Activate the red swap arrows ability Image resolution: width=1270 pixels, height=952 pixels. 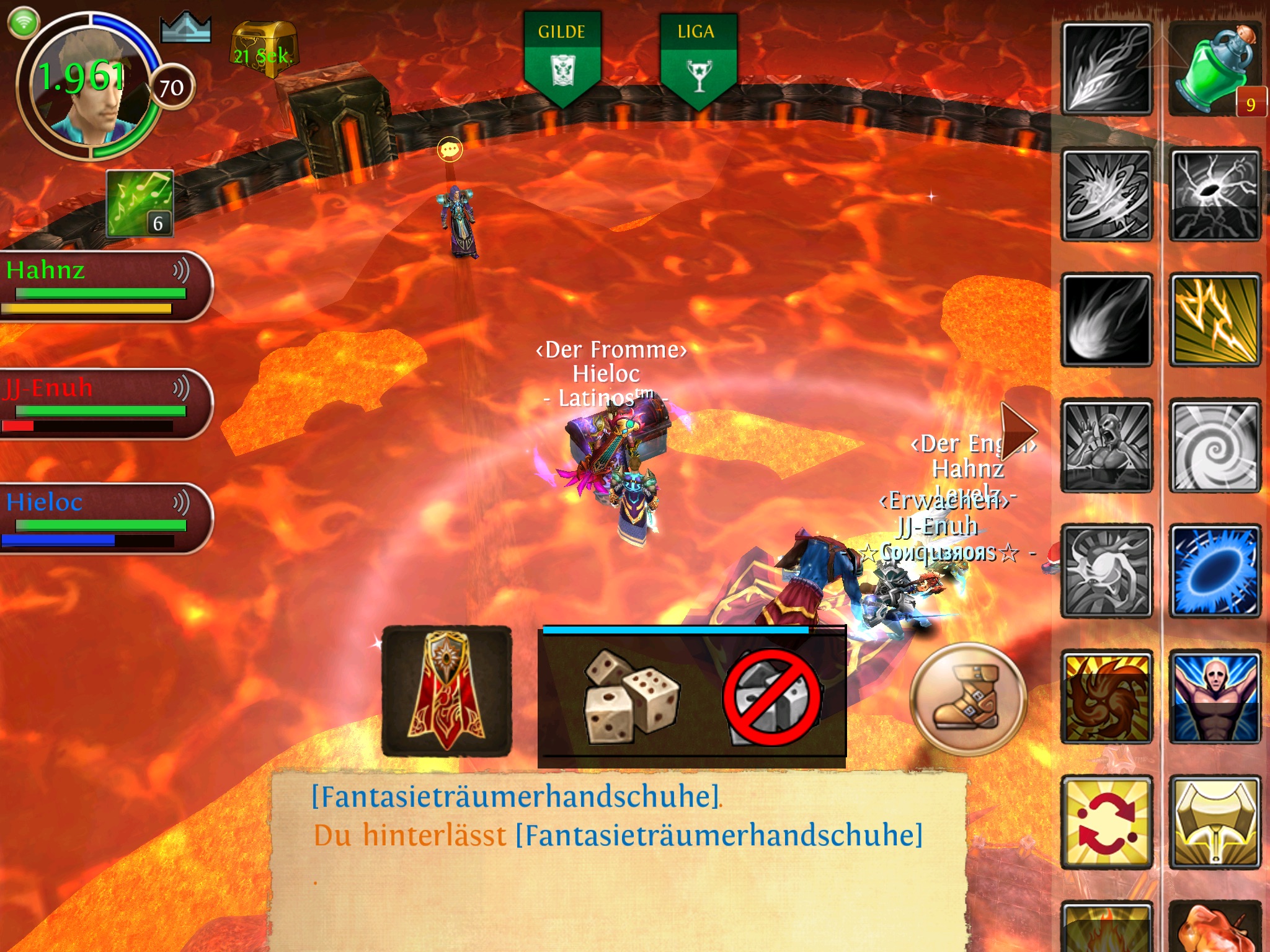(x=1106, y=822)
